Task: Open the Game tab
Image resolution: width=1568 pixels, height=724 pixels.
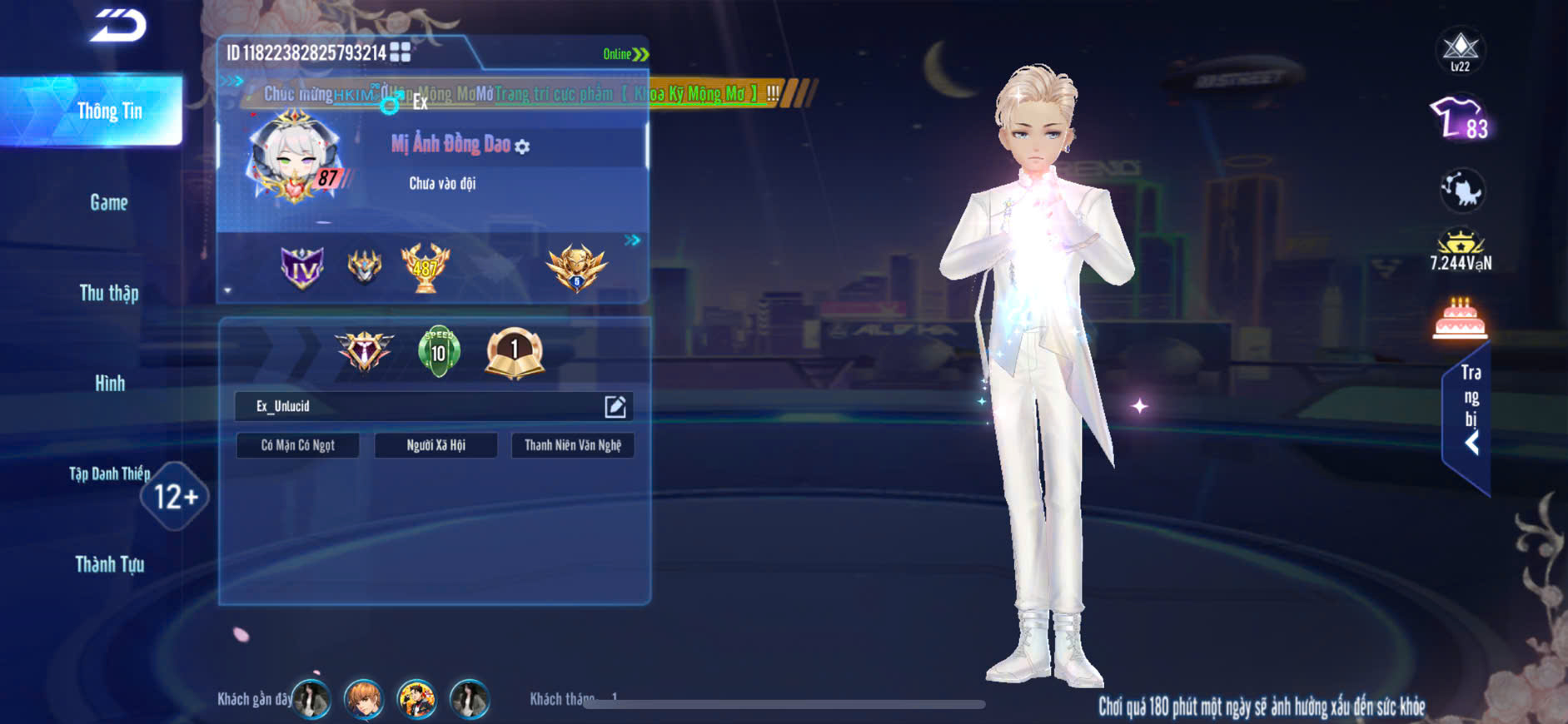Action: coord(109,202)
